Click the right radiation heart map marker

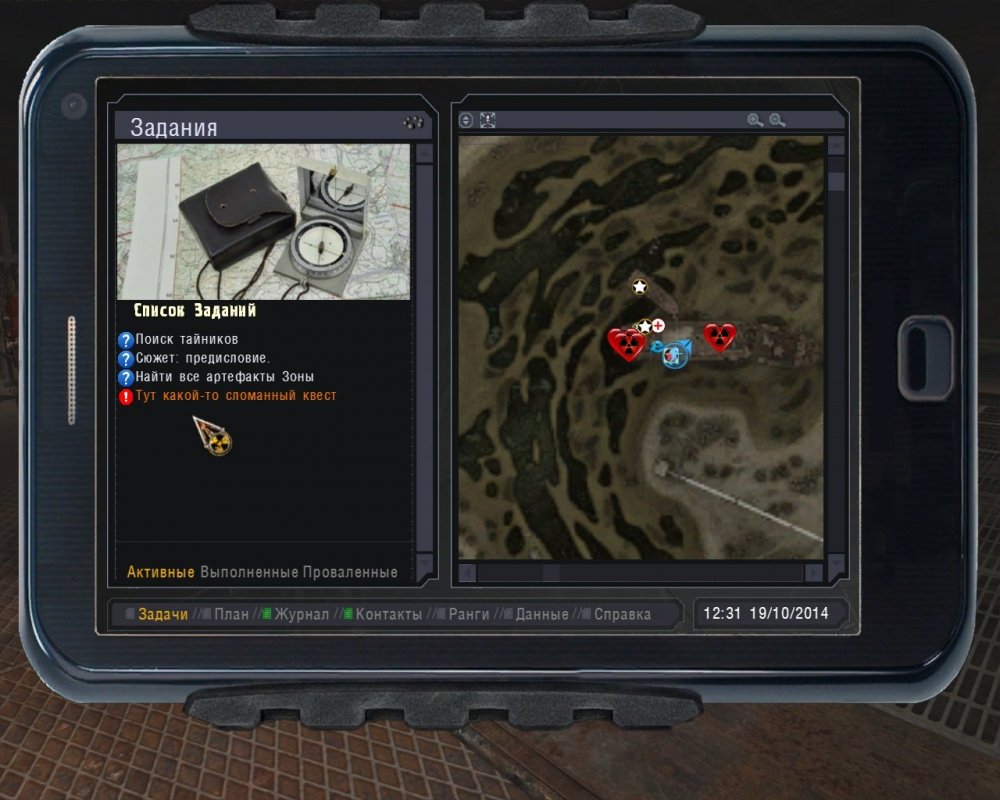719,337
